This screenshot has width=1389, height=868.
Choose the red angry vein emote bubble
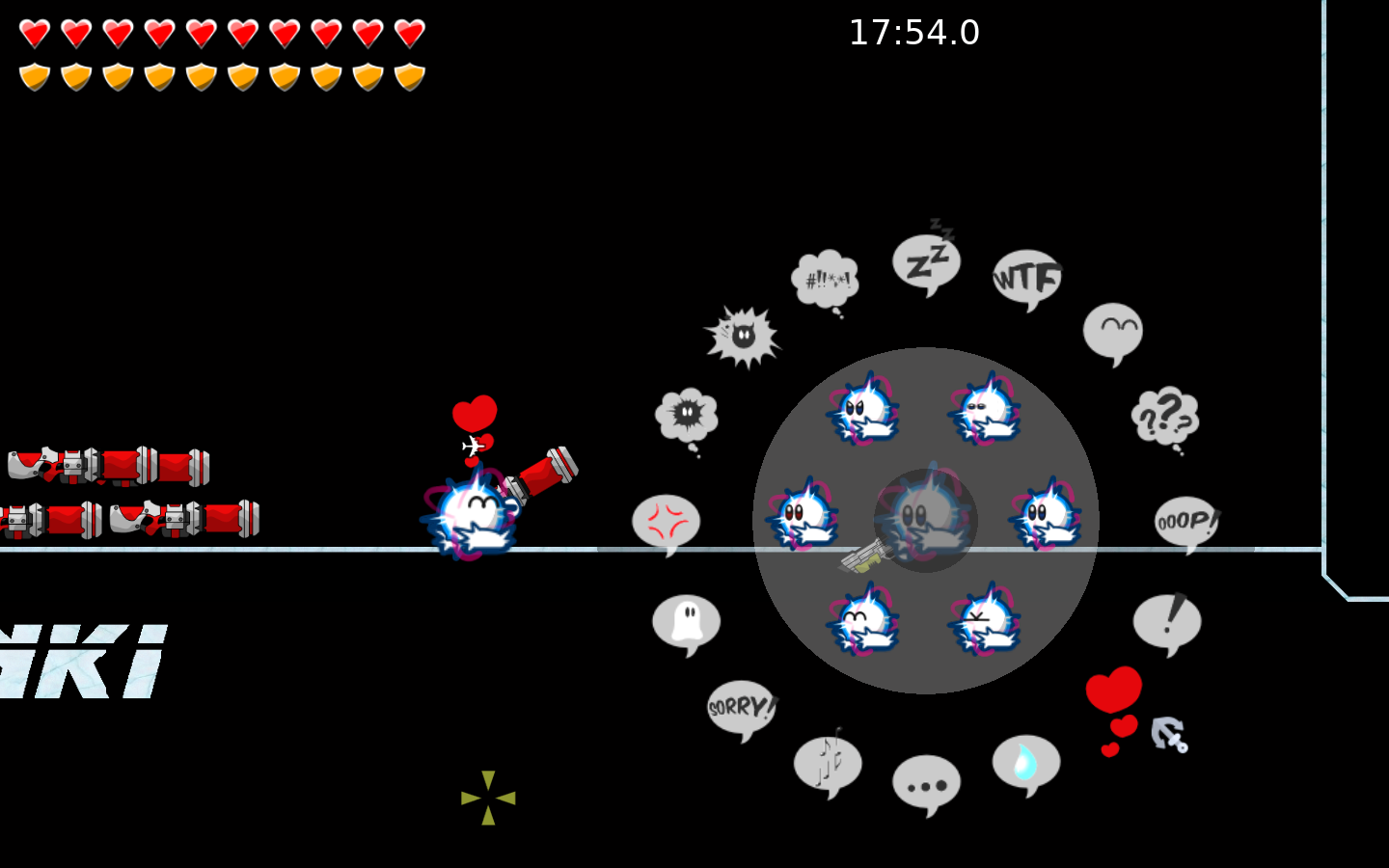pos(667,523)
